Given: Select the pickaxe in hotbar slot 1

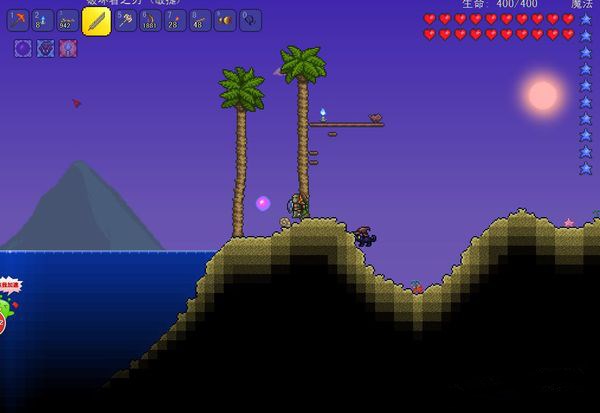Looking at the screenshot, I should 18,19.
